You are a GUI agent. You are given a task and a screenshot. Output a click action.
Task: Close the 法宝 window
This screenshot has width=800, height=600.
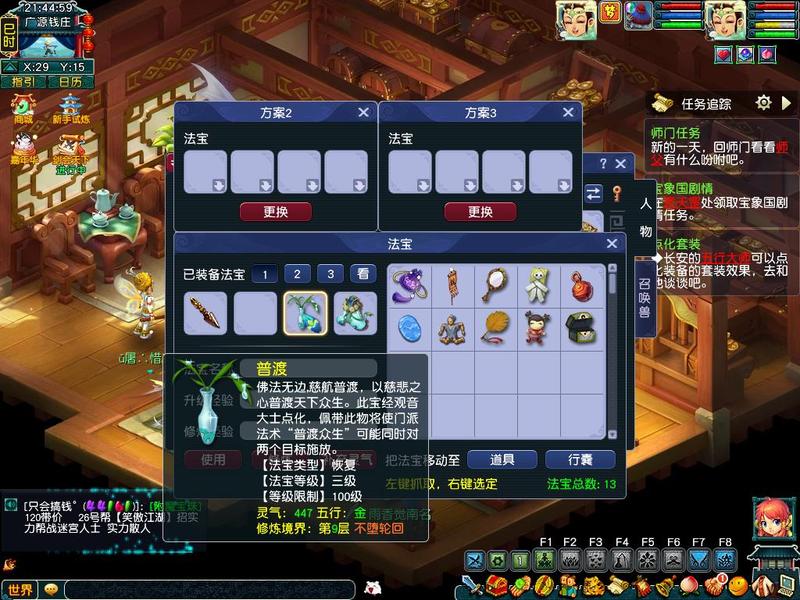tap(612, 243)
